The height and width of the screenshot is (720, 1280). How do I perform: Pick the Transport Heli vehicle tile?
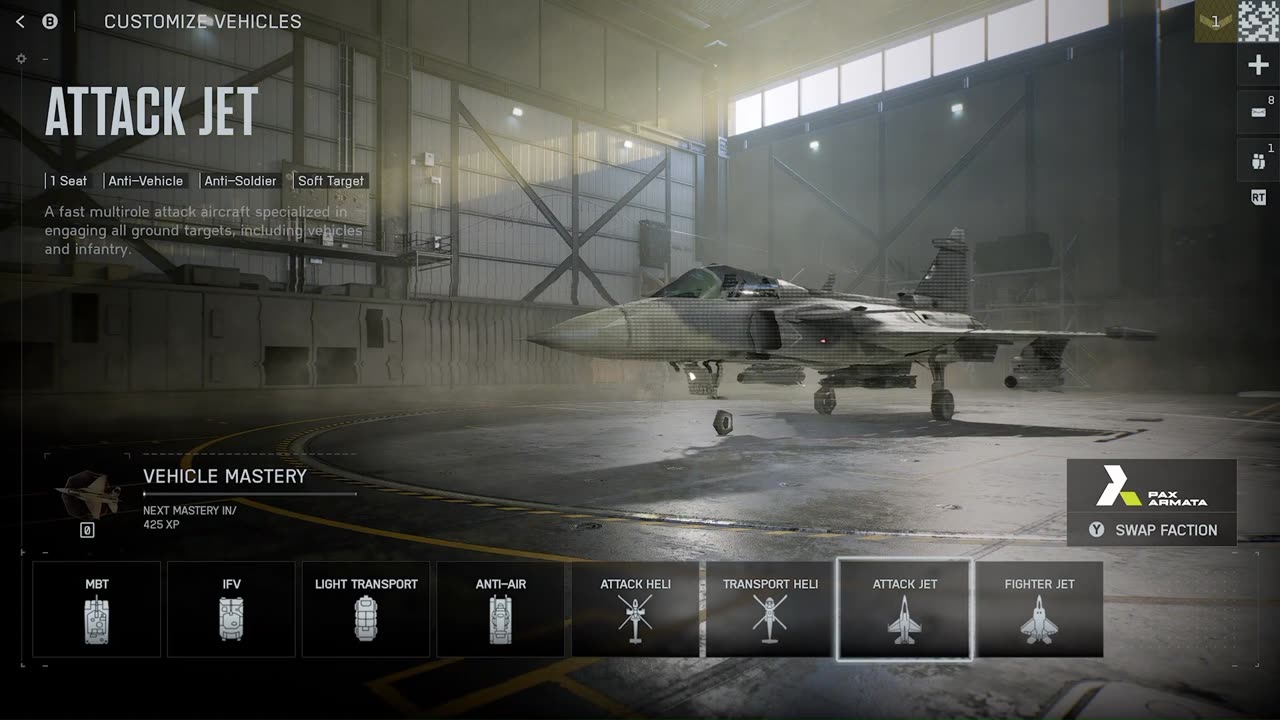[770, 609]
